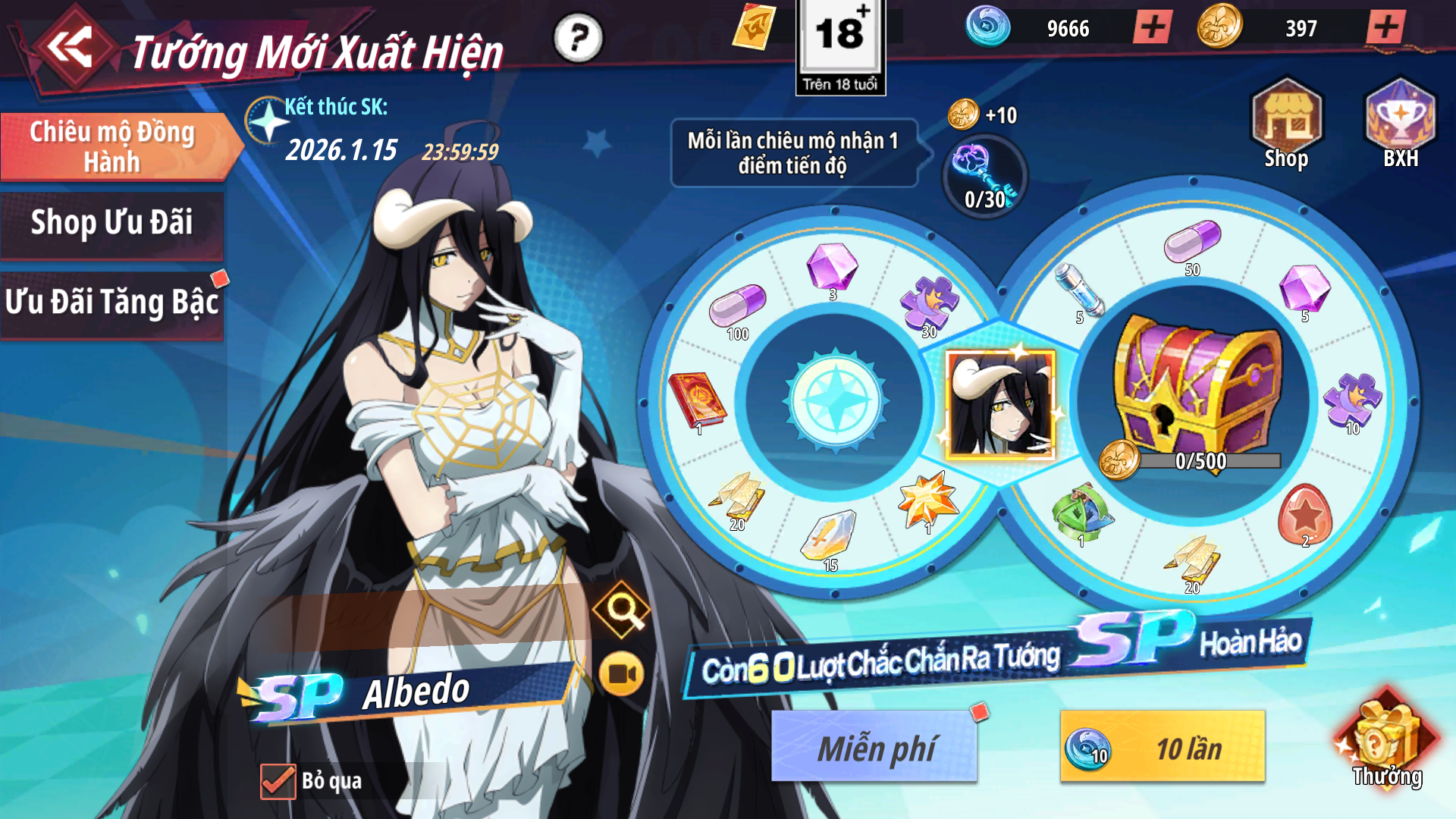Open the Shop Ưu Đãi tab
The image size is (1456, 819).
pos(112,223)
